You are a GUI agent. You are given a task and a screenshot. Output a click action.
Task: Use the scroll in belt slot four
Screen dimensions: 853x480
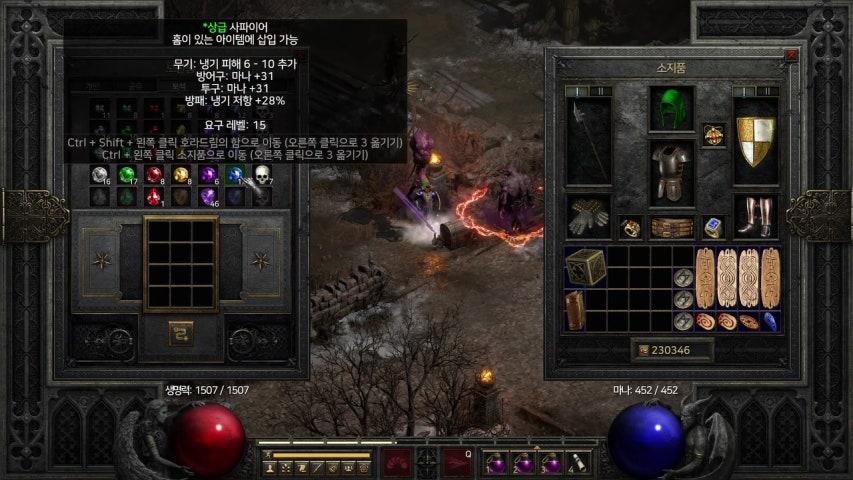click(577, 462)
